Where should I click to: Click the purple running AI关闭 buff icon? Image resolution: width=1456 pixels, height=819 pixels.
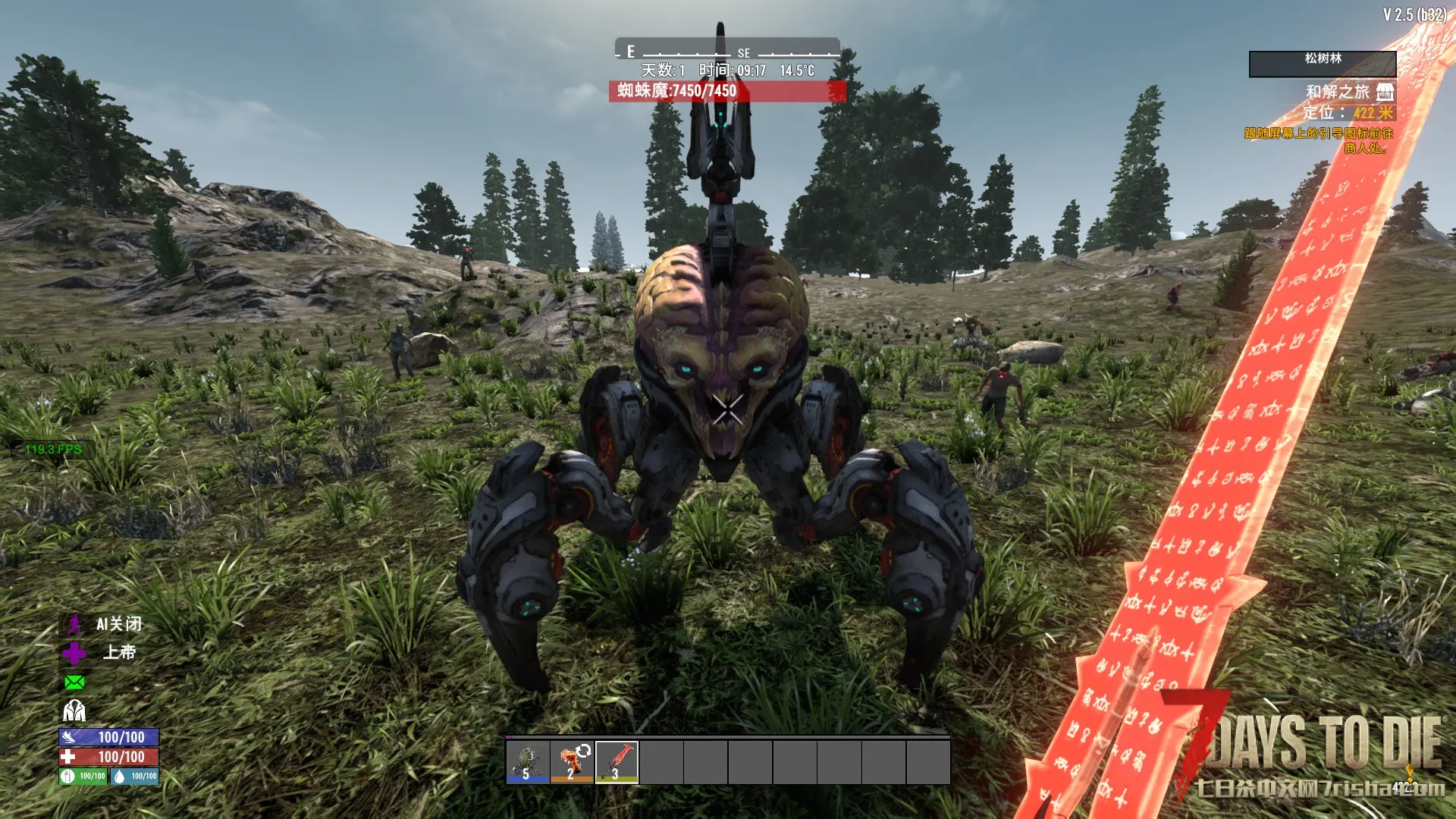click(x=74, y=625)
